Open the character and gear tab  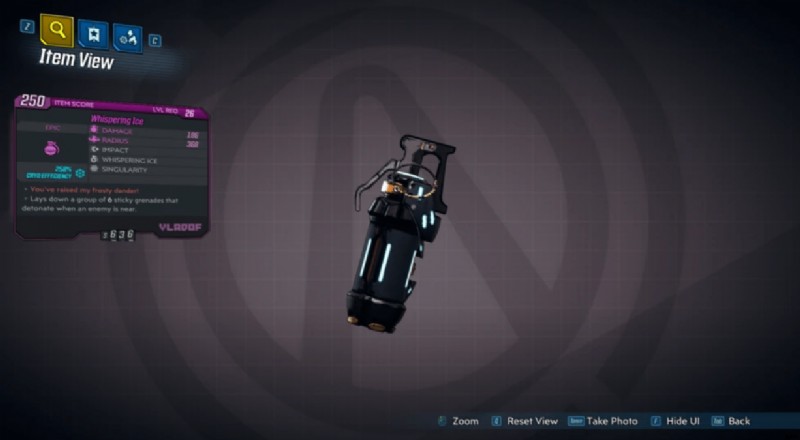127,37
